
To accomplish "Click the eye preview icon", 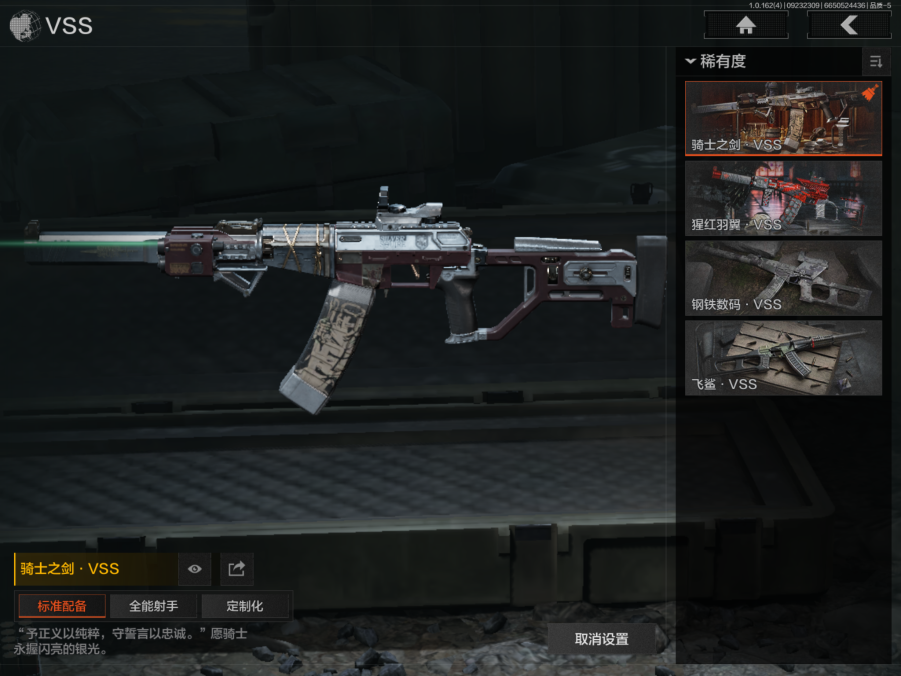I will pyautogui.click(x=194, y=569).
